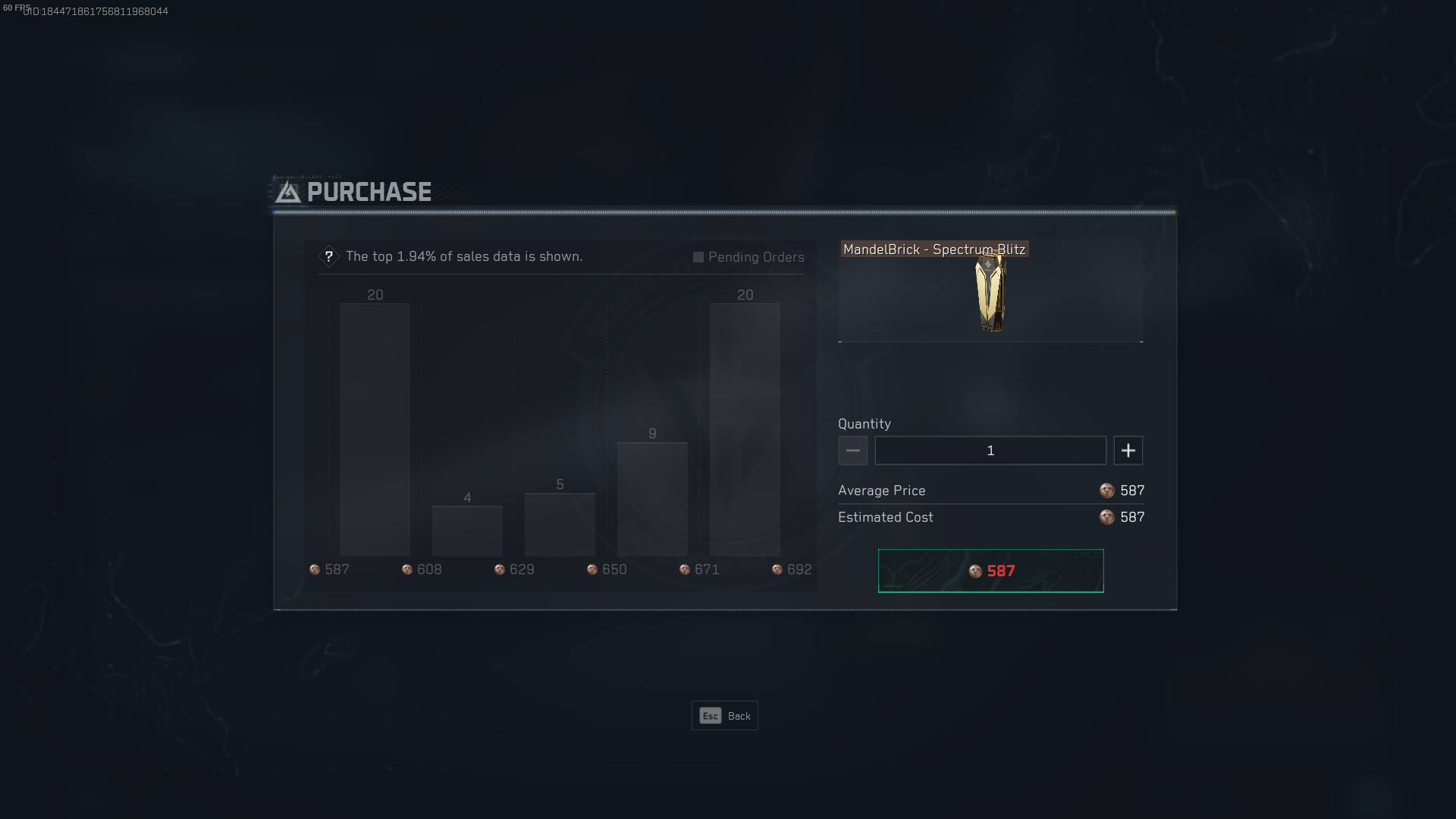The image size is (1456, 819).
Task: Confirm purchase for 587
Action: [990, 571]
